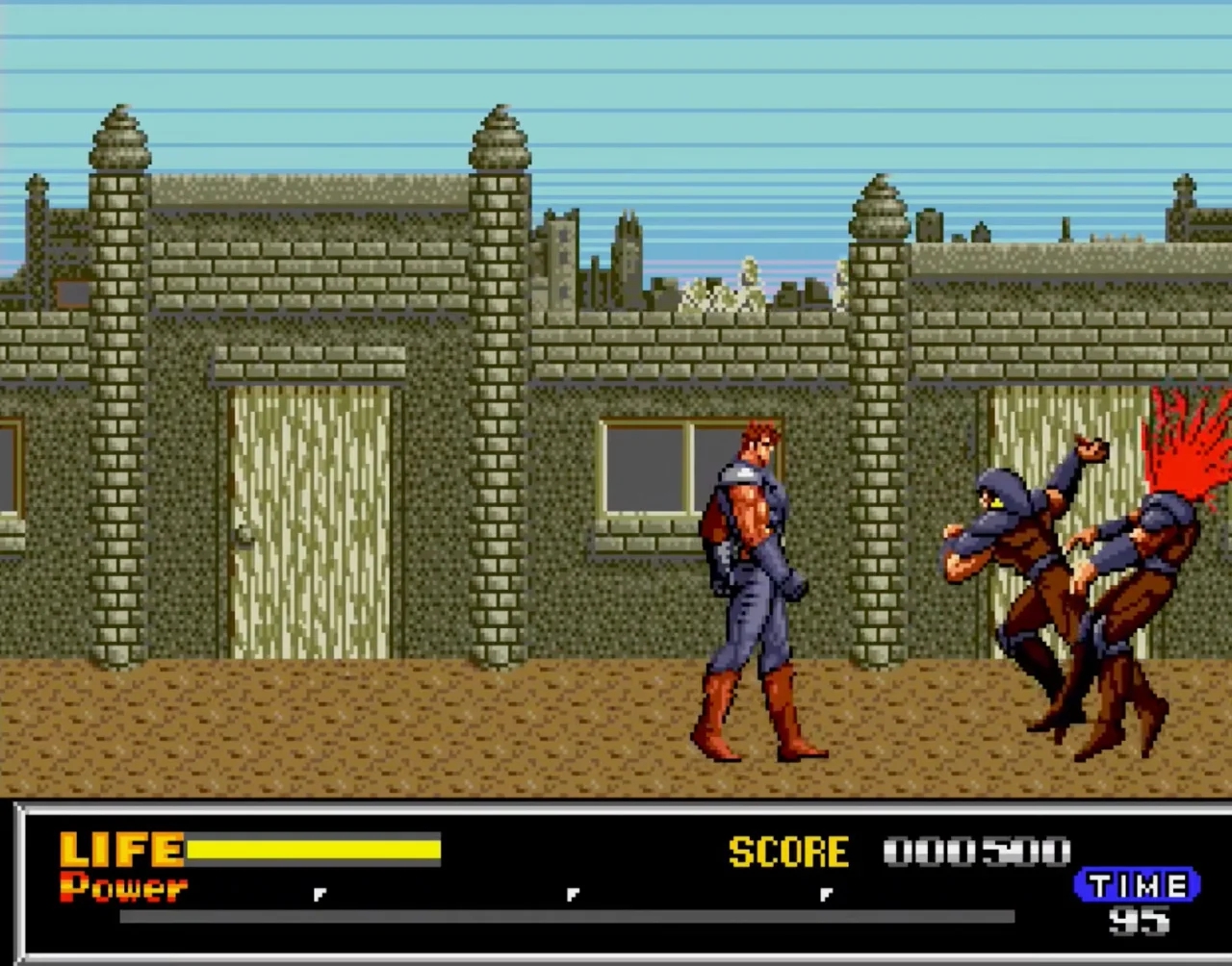Click the LIFE label

click(x=120, y=849)
